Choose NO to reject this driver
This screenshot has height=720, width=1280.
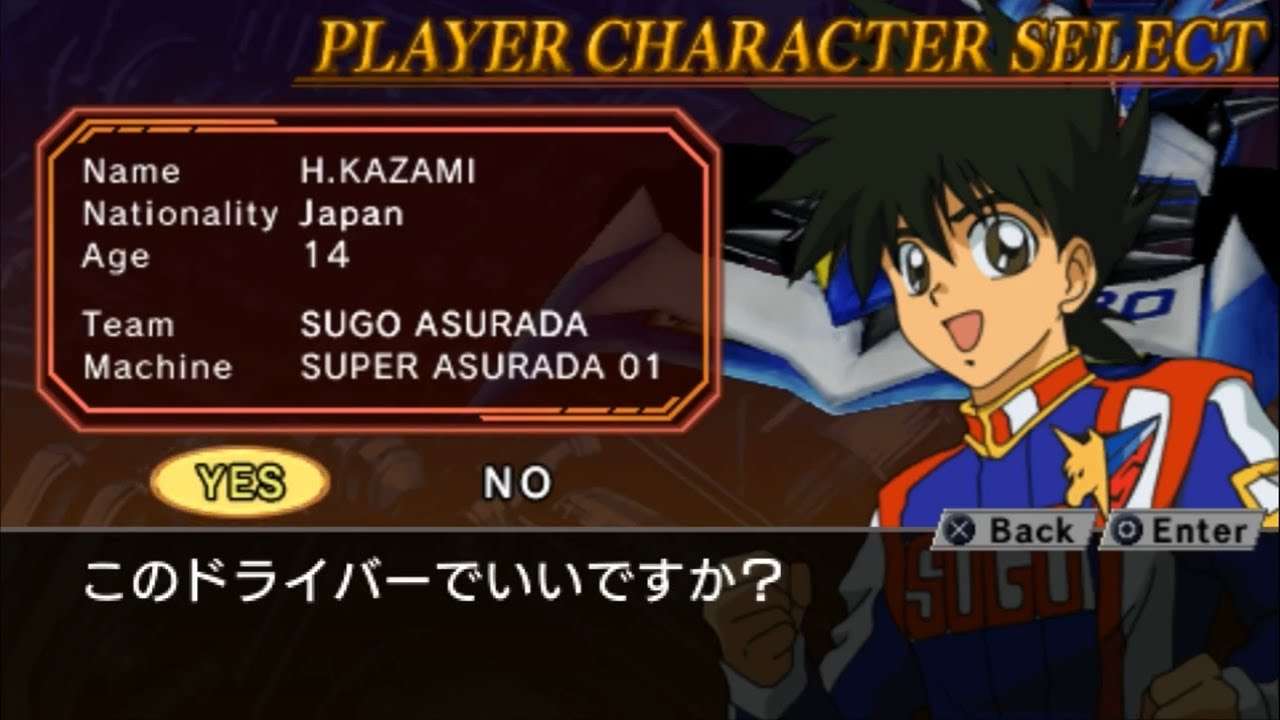[x=517, y=484]
